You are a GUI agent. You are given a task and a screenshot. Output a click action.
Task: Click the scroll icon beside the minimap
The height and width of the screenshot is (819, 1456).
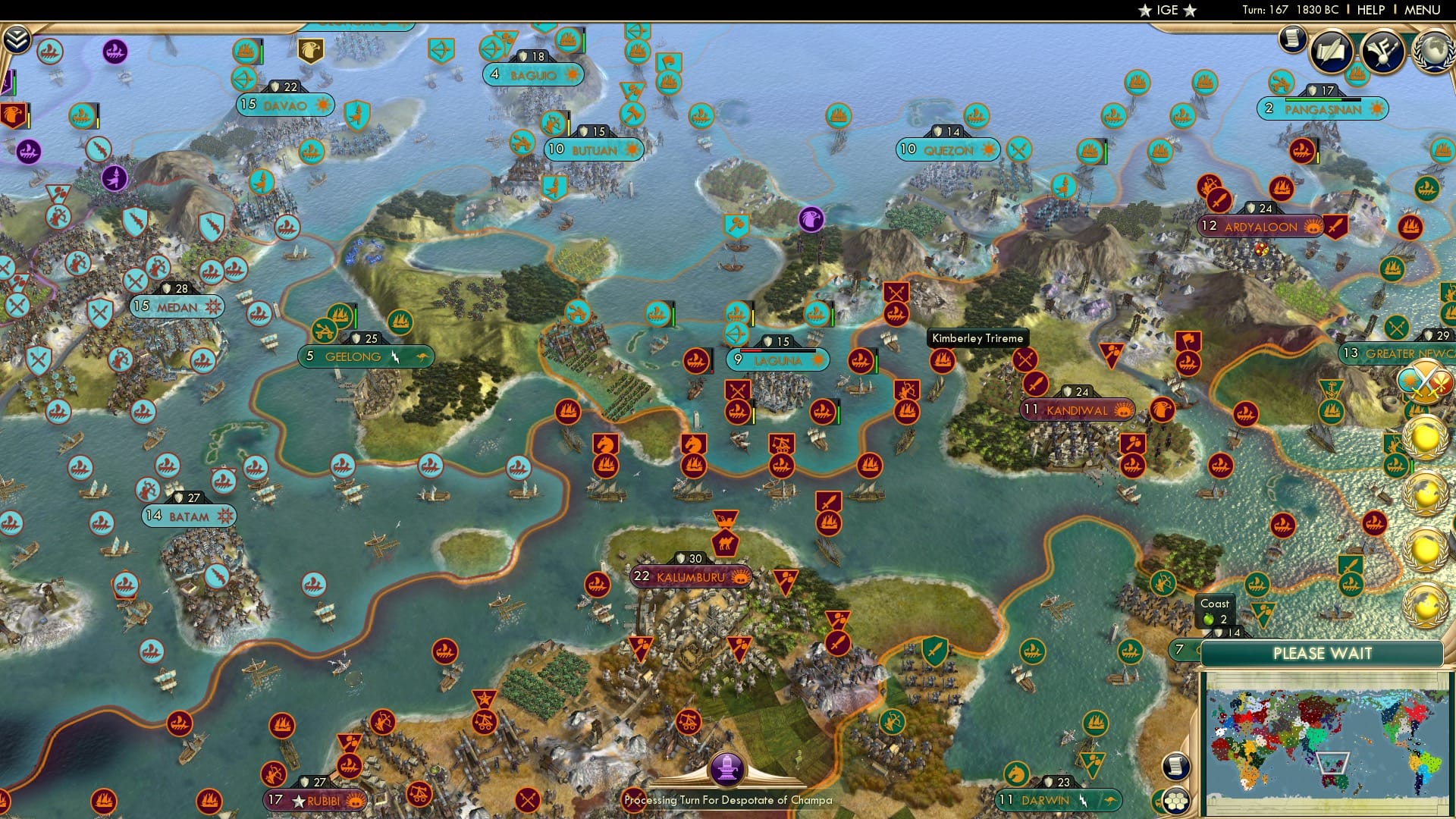(1175, 767)
